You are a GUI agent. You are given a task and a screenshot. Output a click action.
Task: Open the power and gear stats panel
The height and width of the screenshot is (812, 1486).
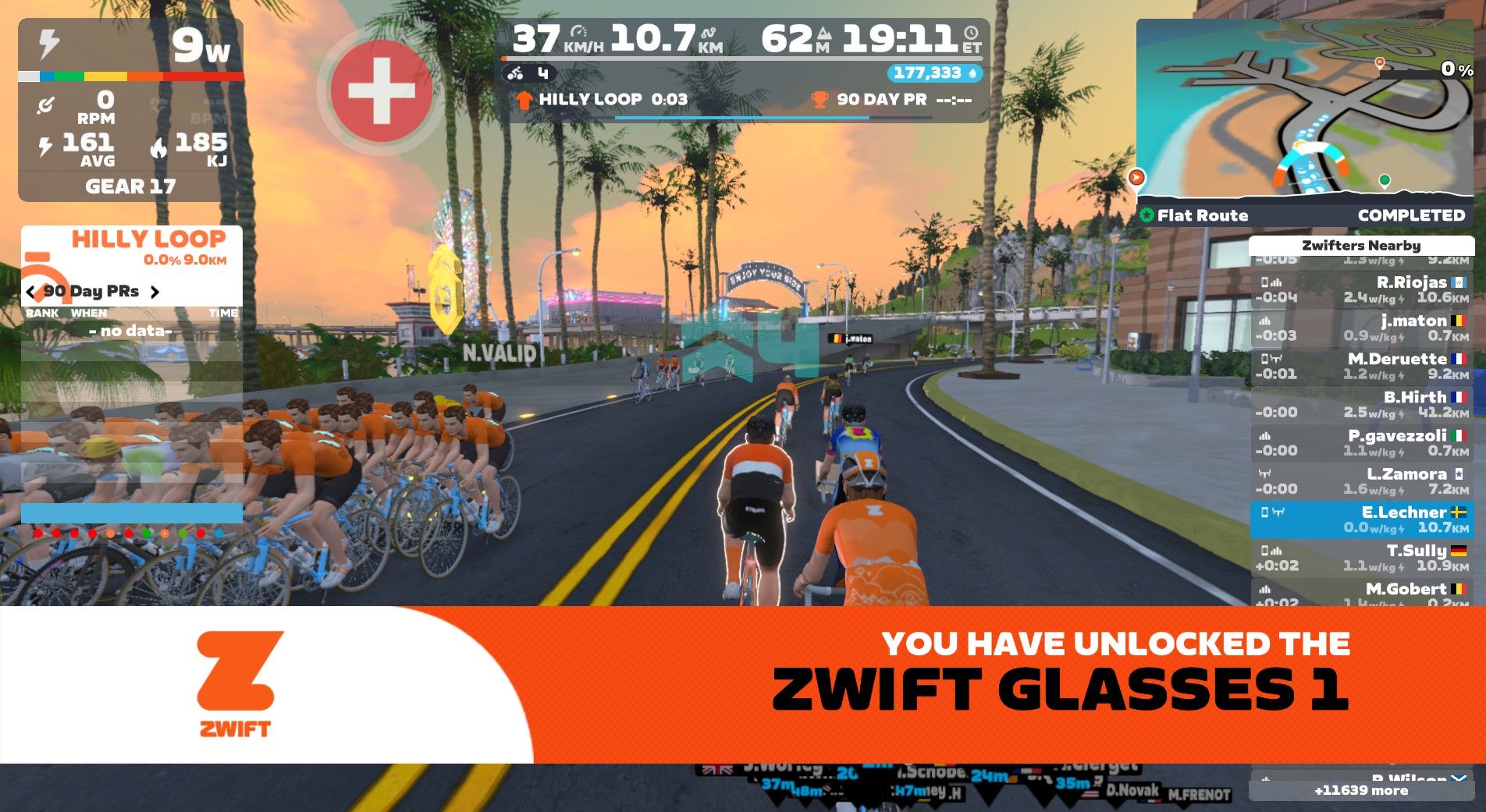click(130, 109)
